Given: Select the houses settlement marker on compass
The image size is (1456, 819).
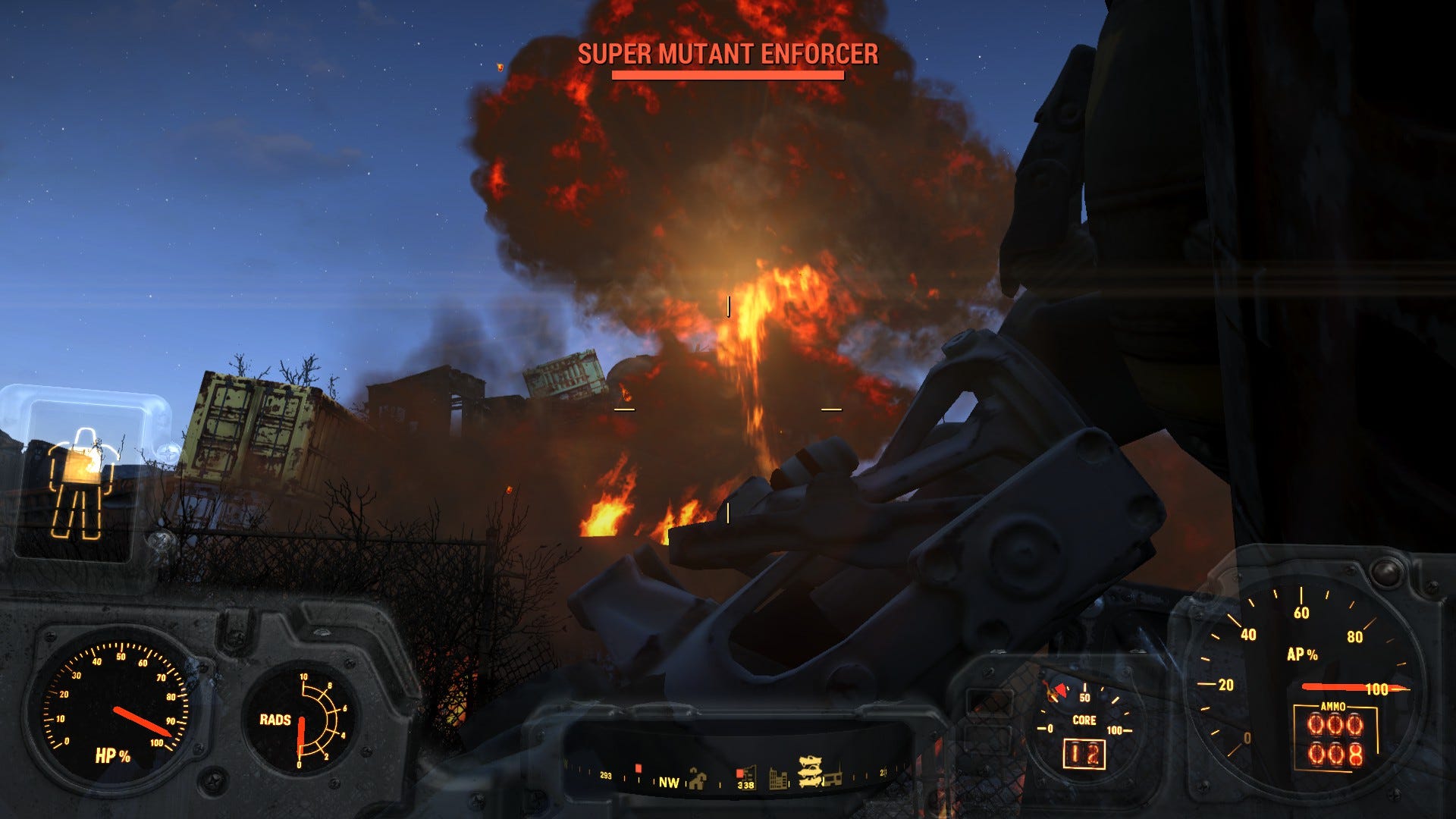Looking at the screenshot, I should pyautogui.click(x=696, y=779).
